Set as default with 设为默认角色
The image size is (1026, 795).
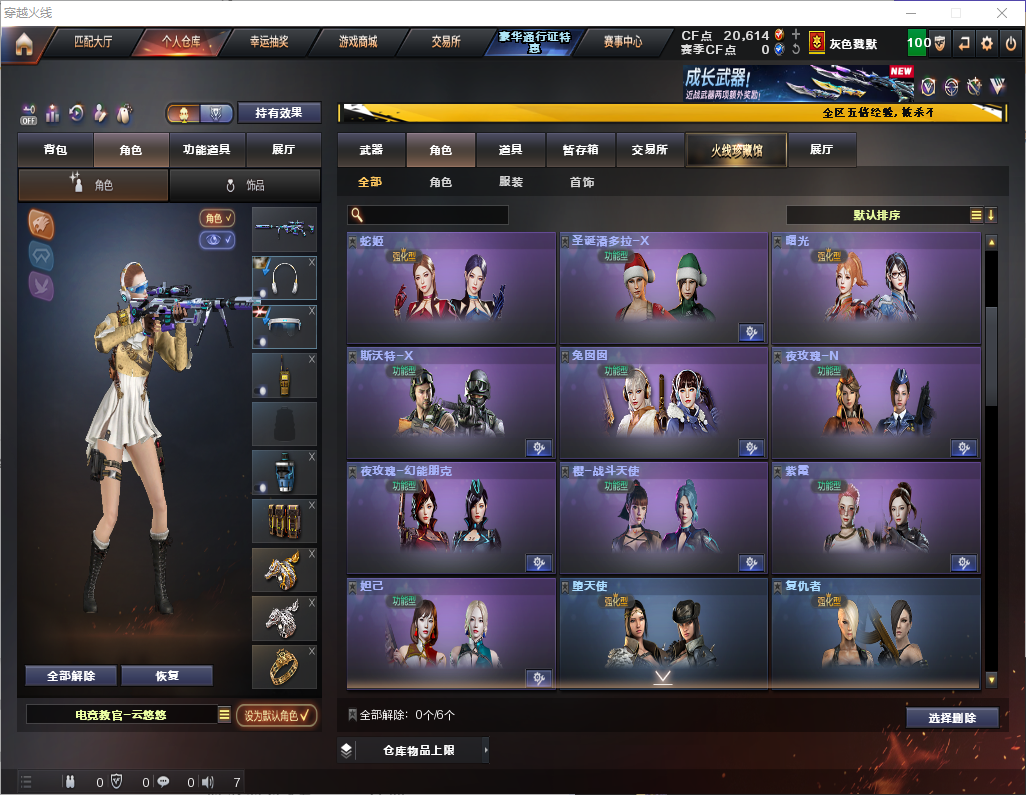pyautogui.click(x=277, y=715)
